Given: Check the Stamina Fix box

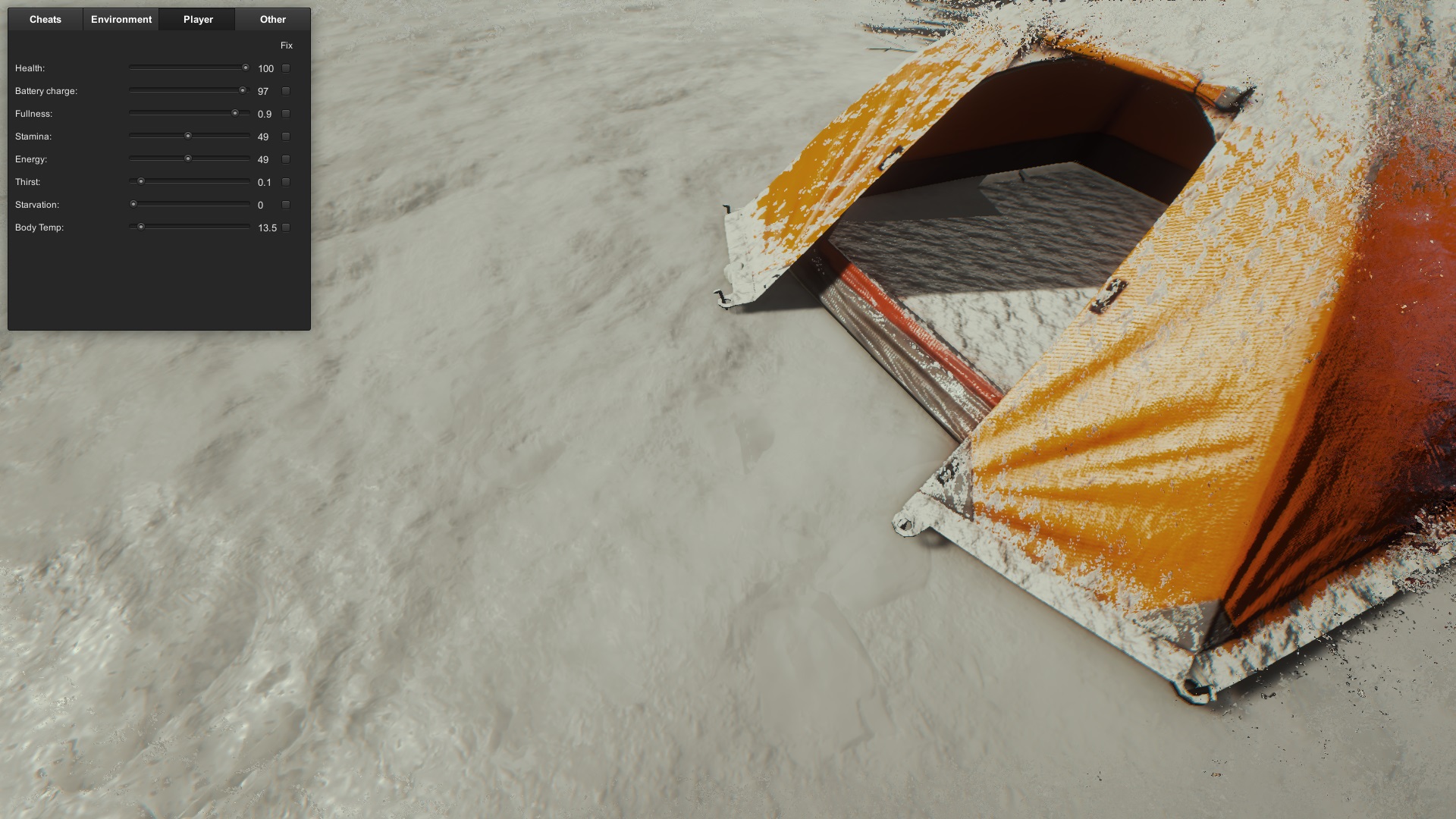Looking at the screenshot, I should click(286, 136).
